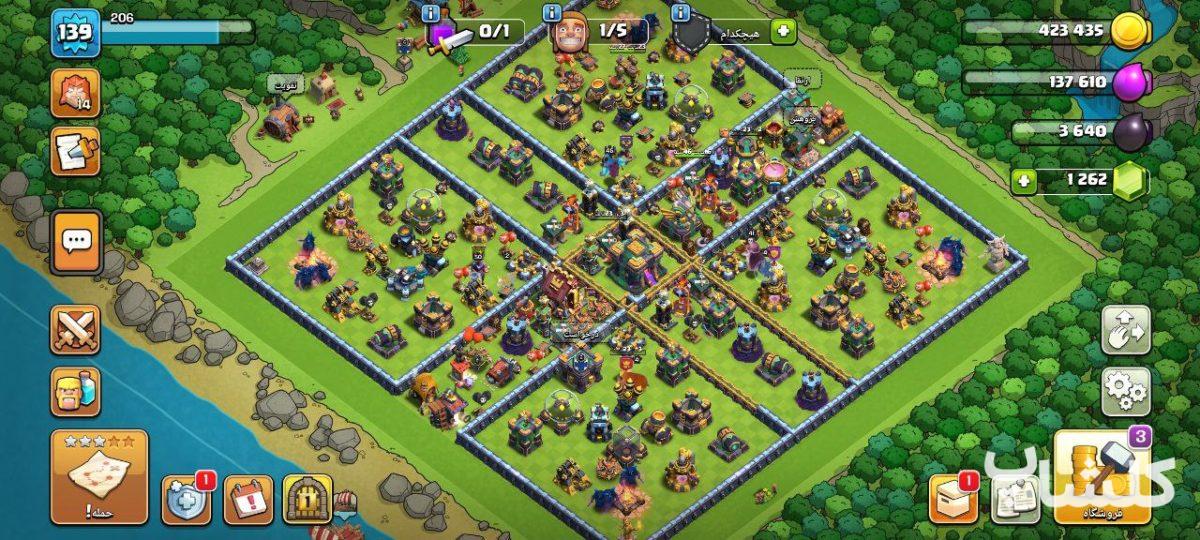Open the red hero icon marked 14

tap(76, 93)
